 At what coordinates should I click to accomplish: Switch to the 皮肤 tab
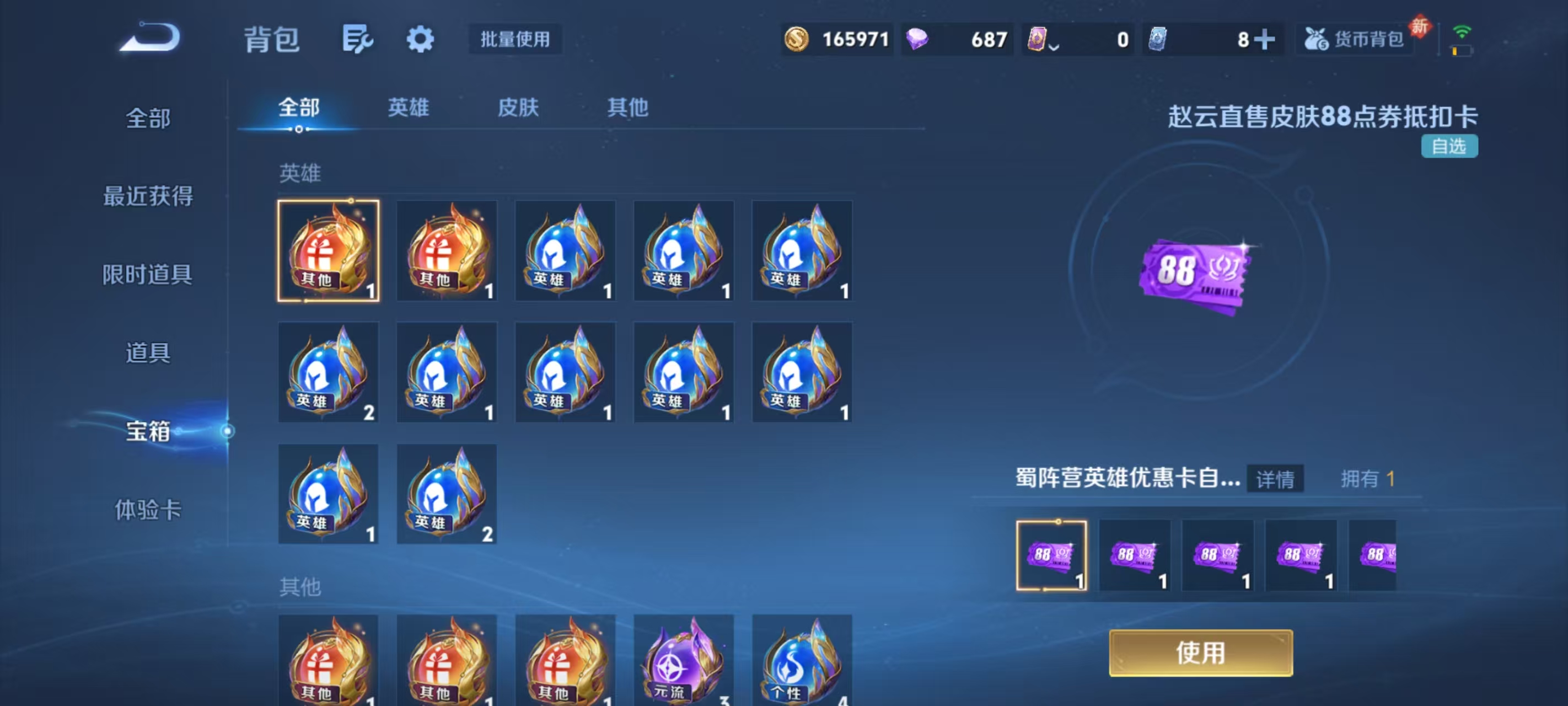click(518, 108)
